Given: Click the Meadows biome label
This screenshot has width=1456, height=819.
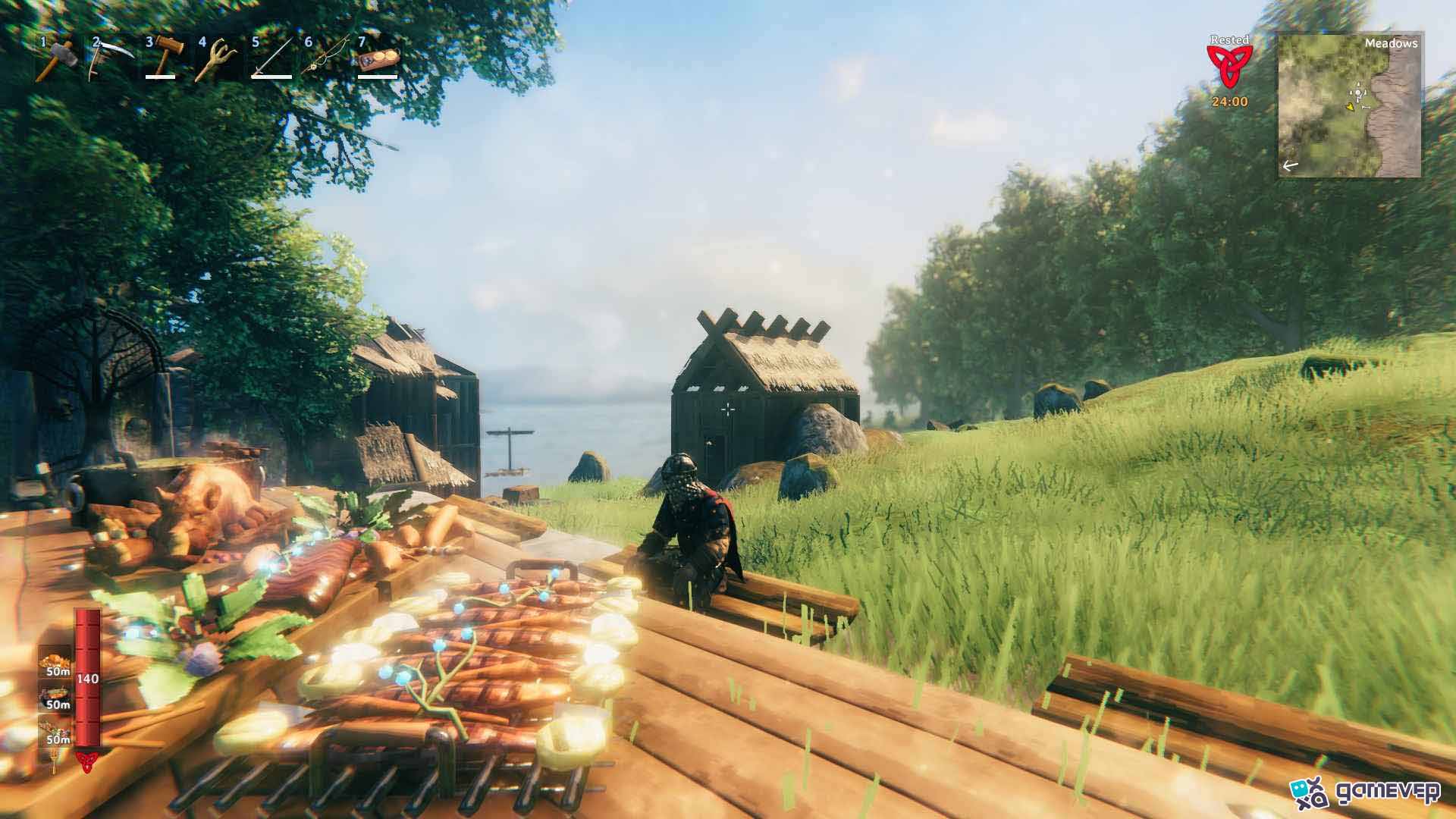Looking at the screenshot, I should pyautogui.click(x=1392, y=44).
